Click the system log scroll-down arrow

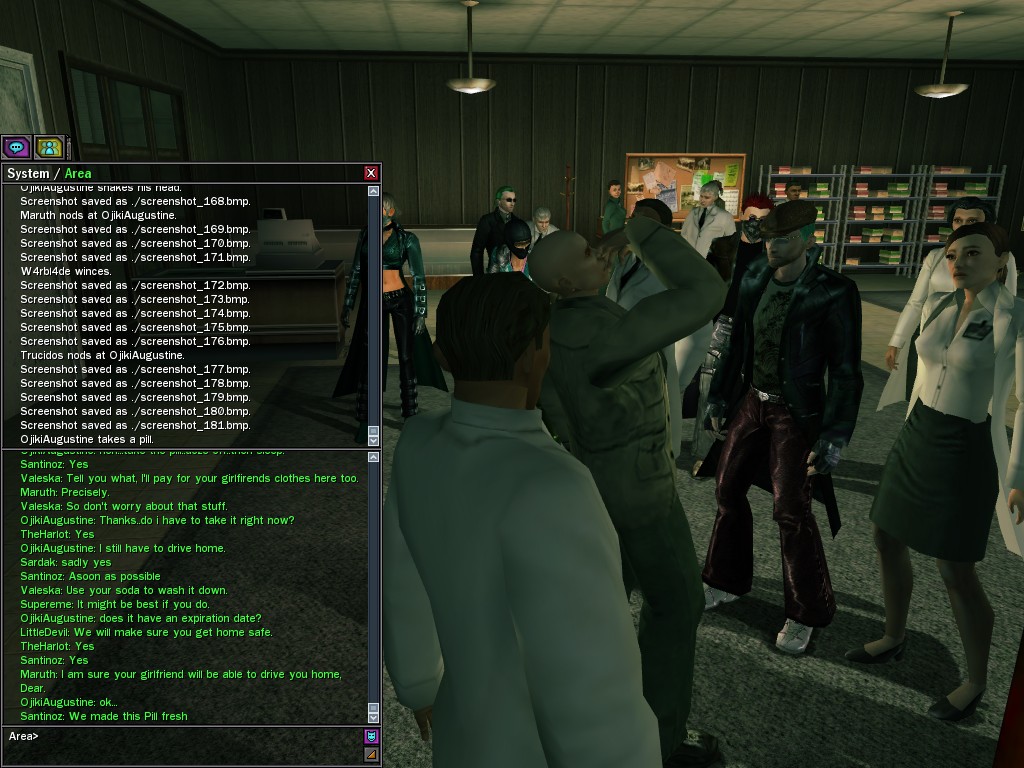tap(373, 439)
